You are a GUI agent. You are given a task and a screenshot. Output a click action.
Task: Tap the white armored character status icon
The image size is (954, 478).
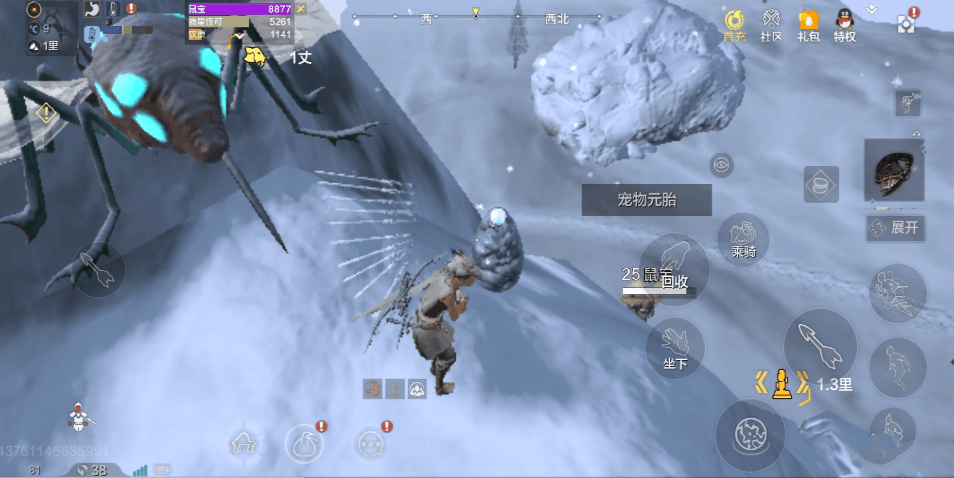point(78,413)
